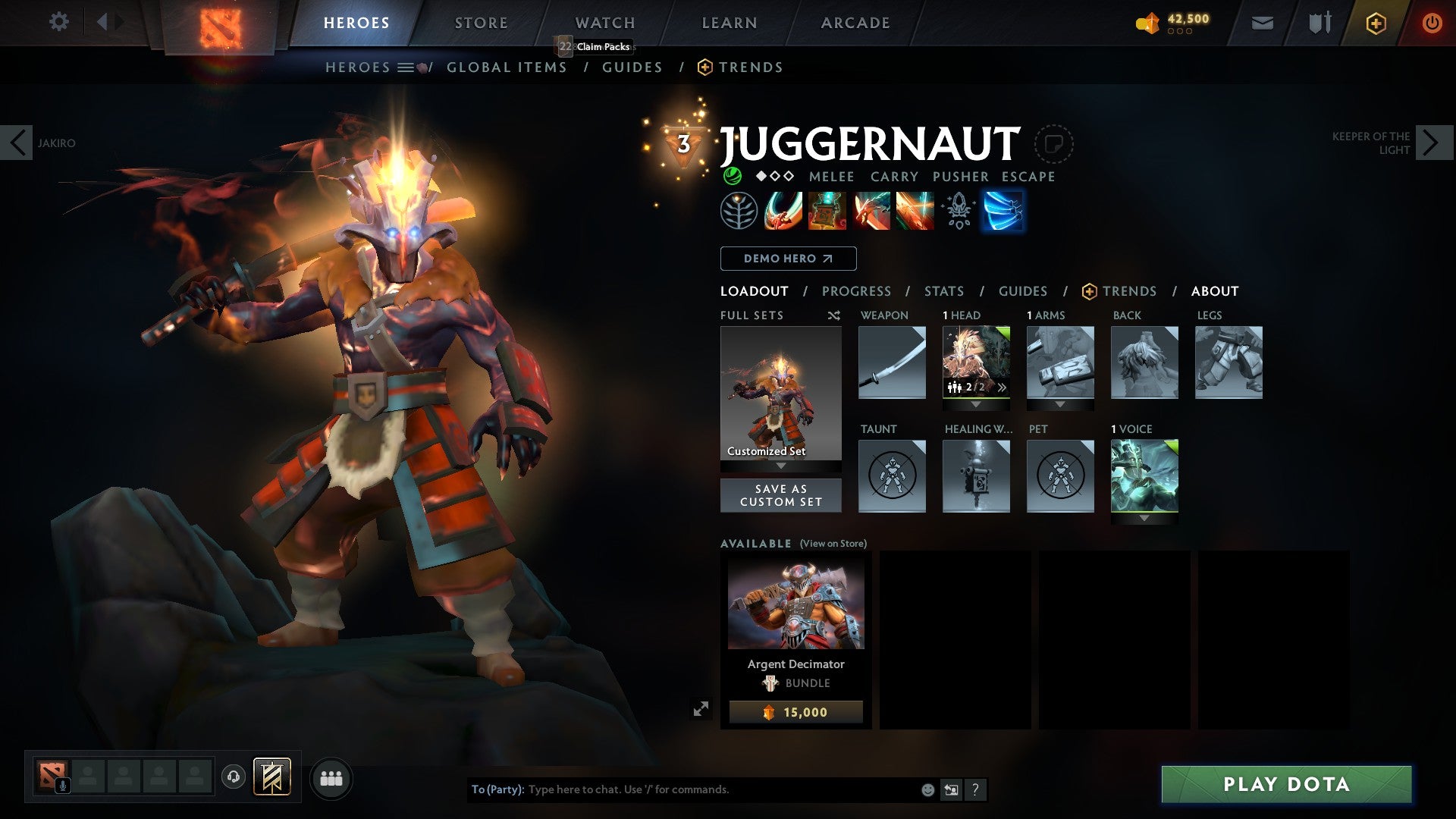Screen dimensions: 1456x819
Task: Click the DEMO HERO button
Action: click(x=786, y=259)
